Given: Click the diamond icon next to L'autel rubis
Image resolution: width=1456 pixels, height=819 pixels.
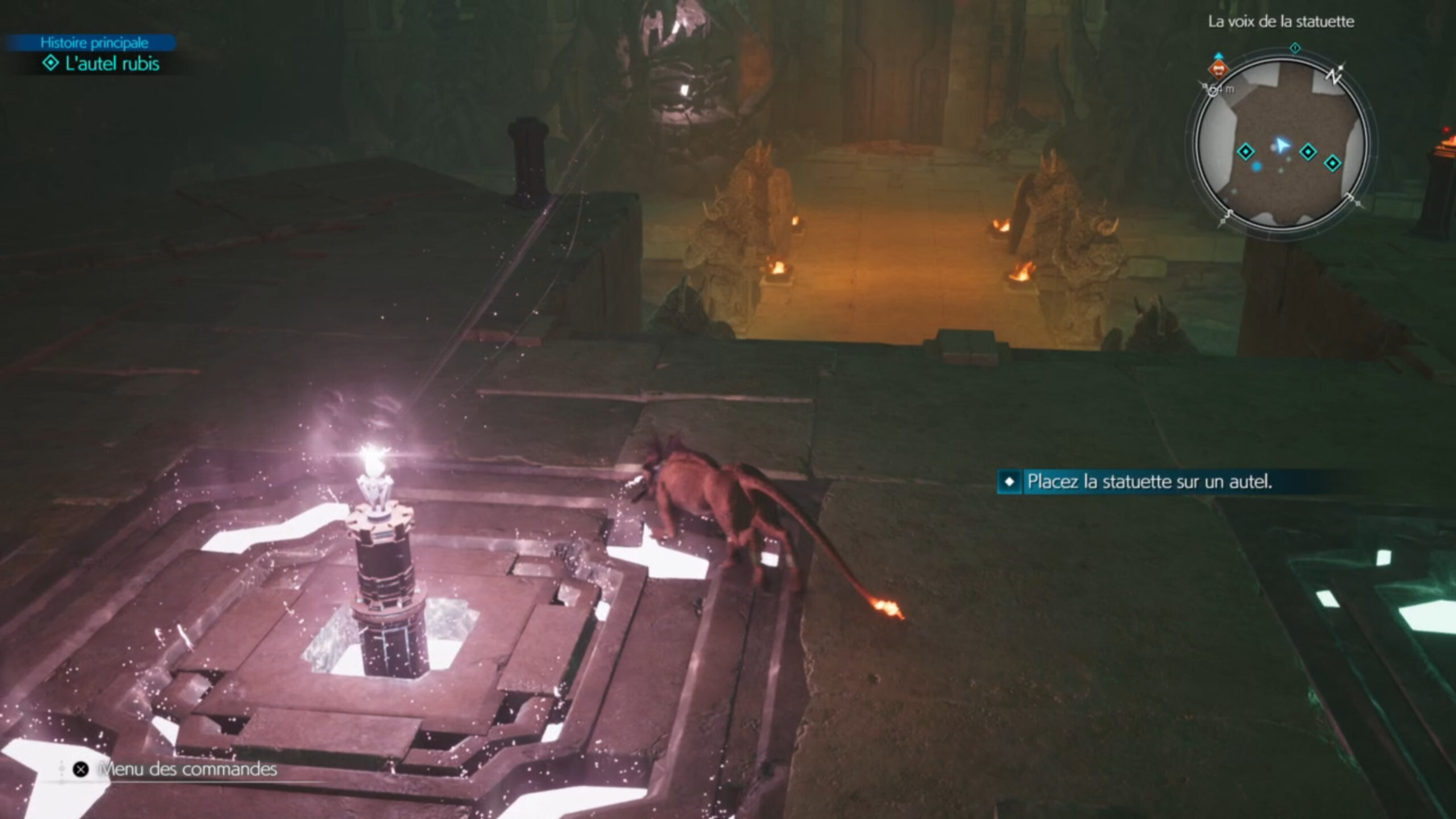Looking at the screenshot, I should pyautogui.click(x=51, y=64).
